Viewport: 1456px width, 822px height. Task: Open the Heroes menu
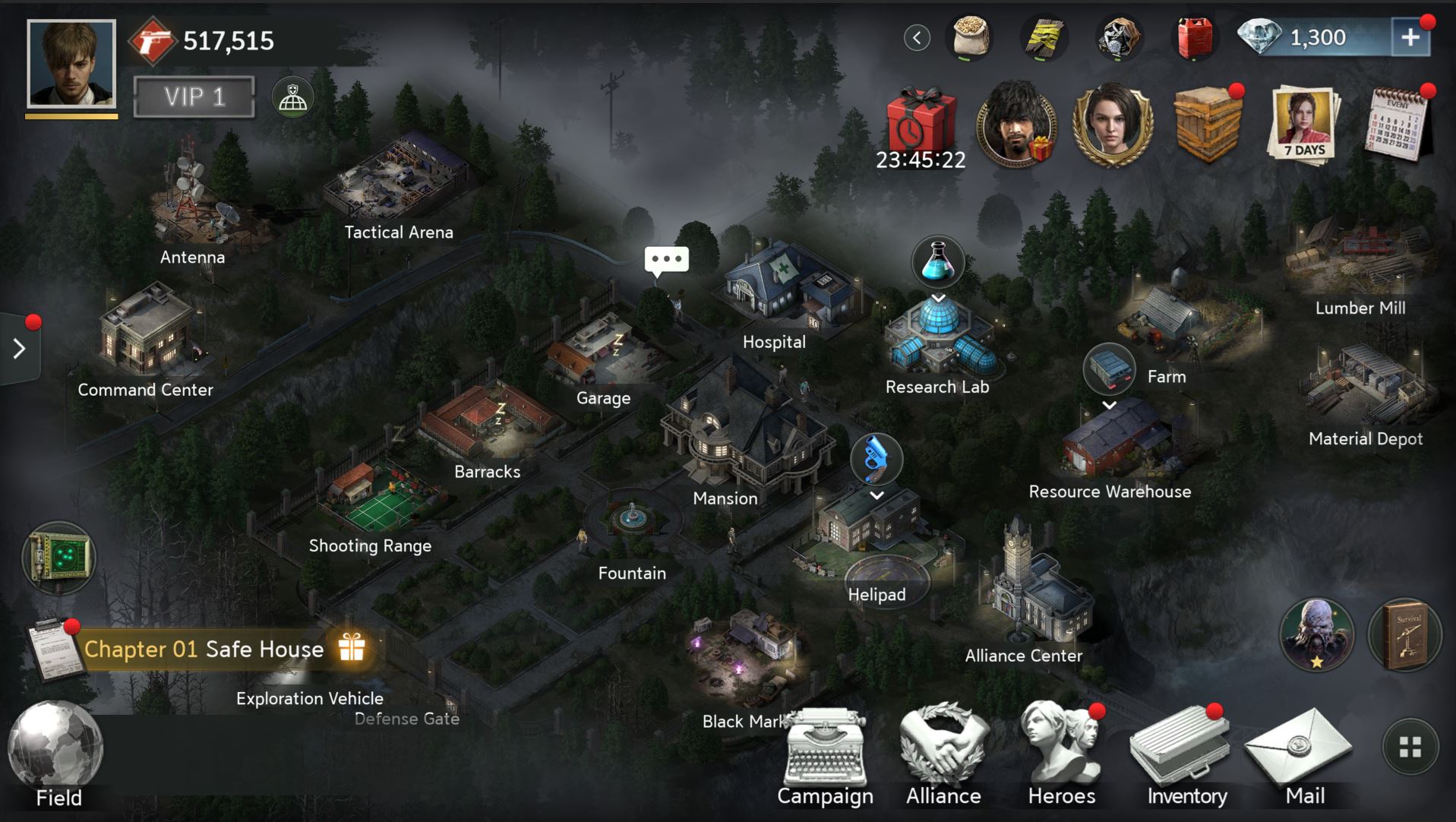tap(1062, 756)
